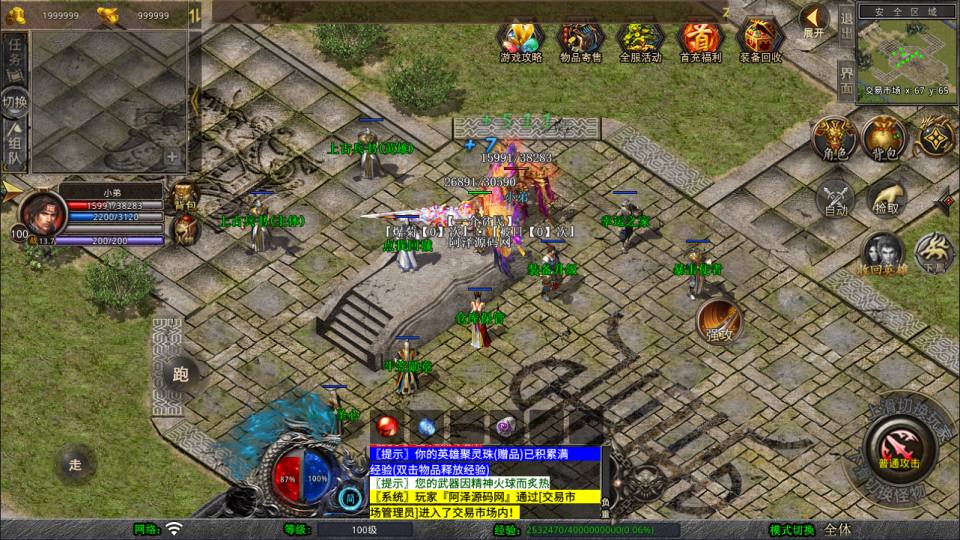Claim the 首充福利 first-recharge bonus
Viewport: 960px width, 540px height.
point(700,38)
